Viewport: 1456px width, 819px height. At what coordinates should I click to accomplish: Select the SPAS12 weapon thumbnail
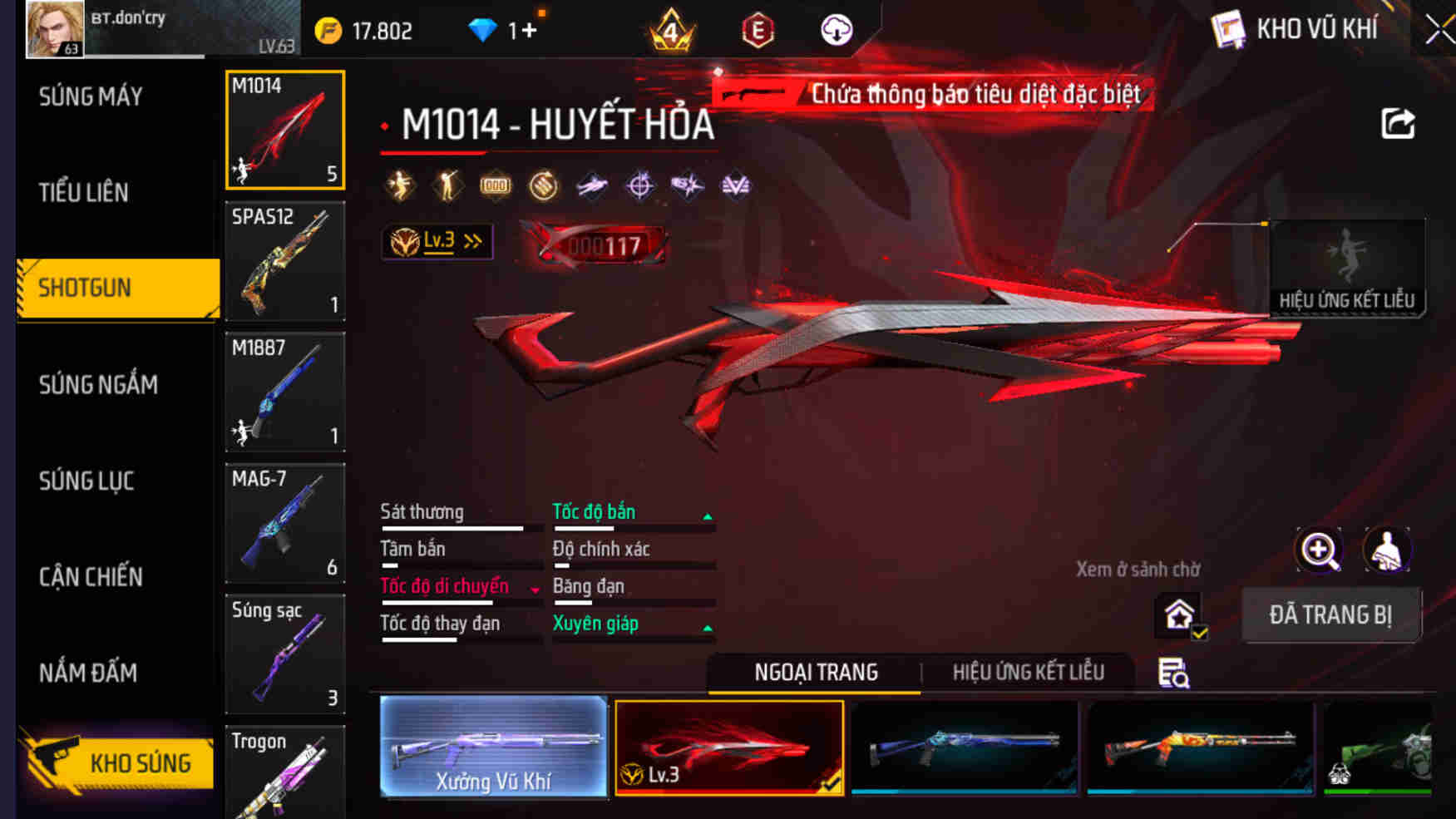coord(284,261)
